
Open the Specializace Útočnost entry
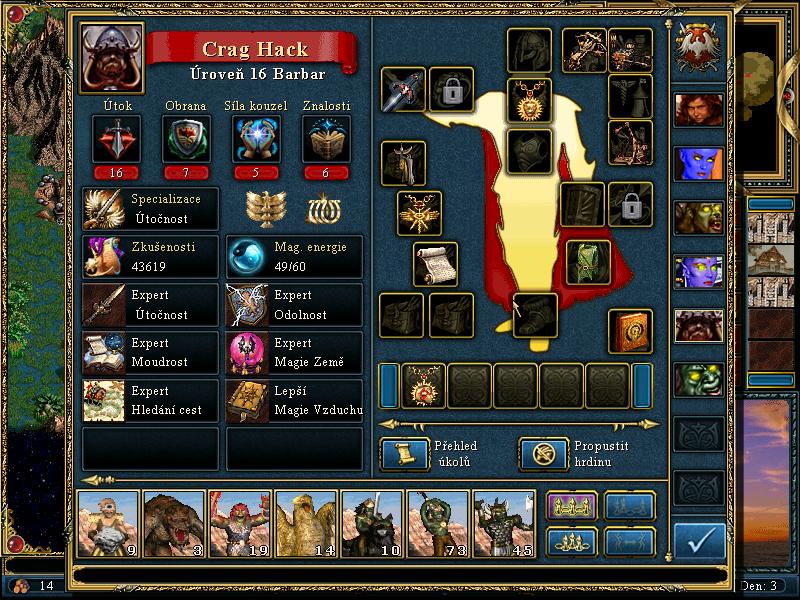tap(150, 207)
